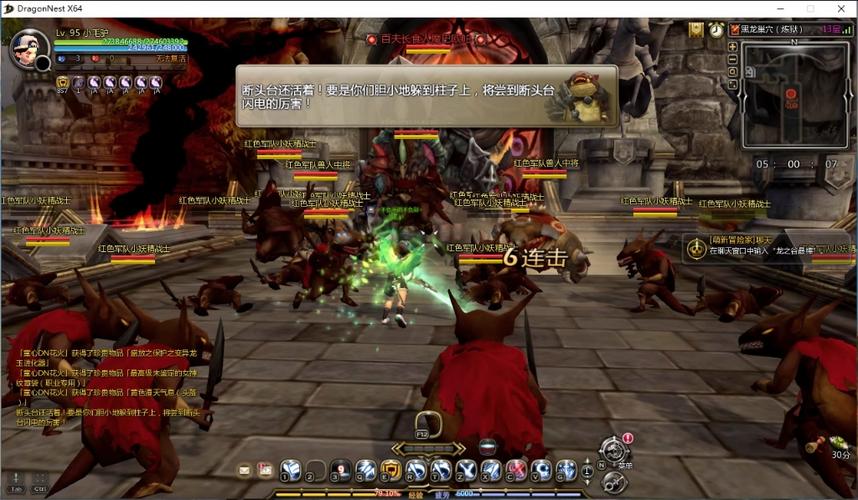Use the red crossed skill on C
The height and width of the screenshot is (500, 858).
(516, 469)
